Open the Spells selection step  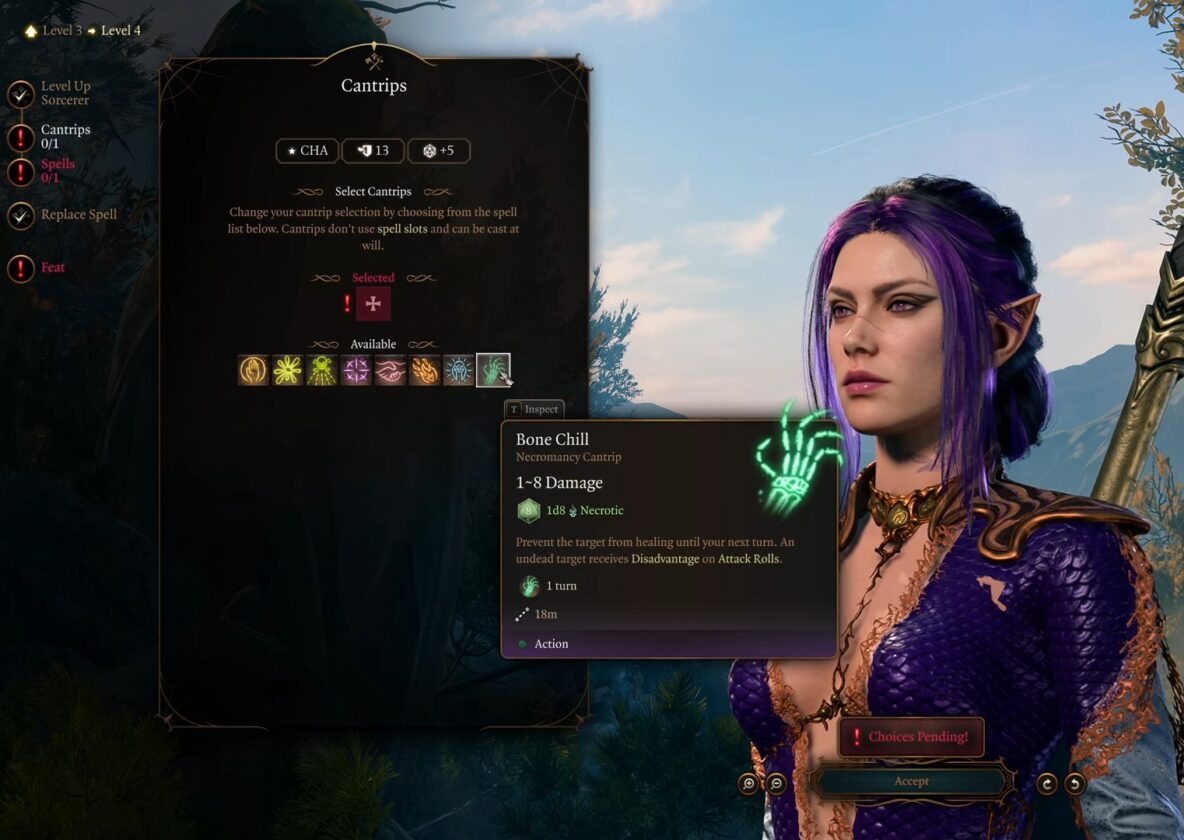tap(57, 171)
